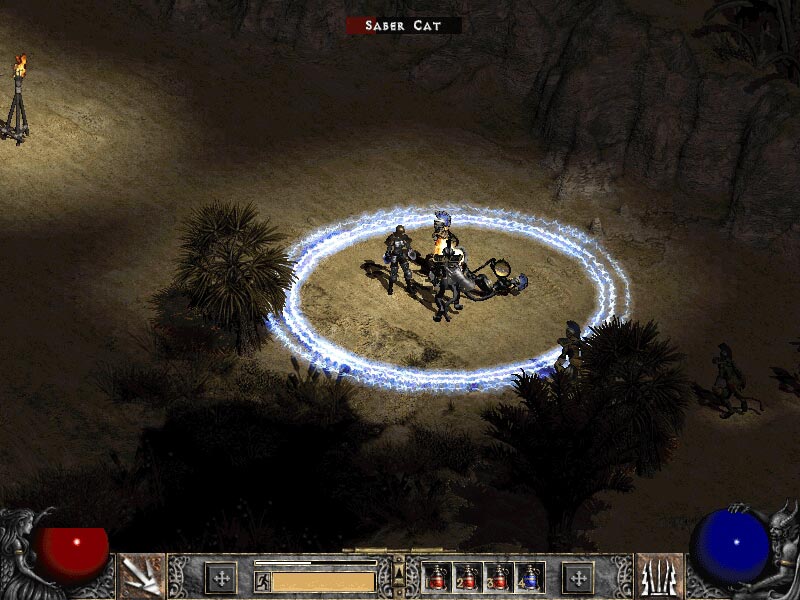Select the left-click arrow attack skill icon
The width and height of the screenshot is (800, 600).
click(141, 577)
